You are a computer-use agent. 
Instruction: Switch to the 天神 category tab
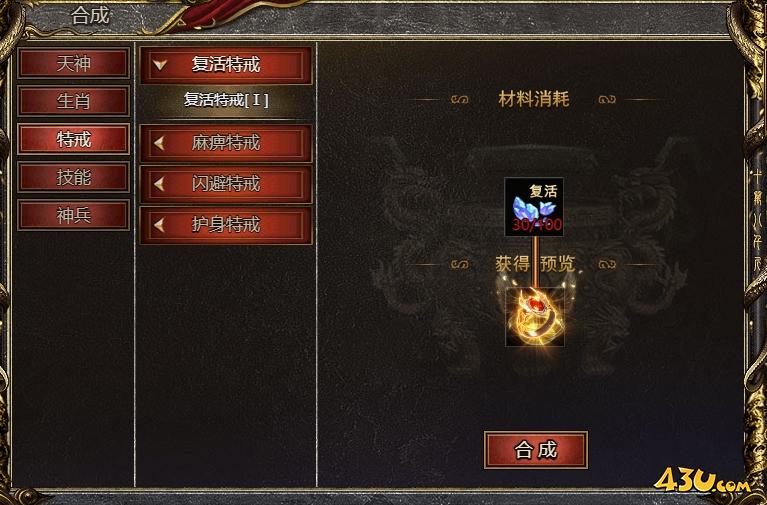click(73, 63)
